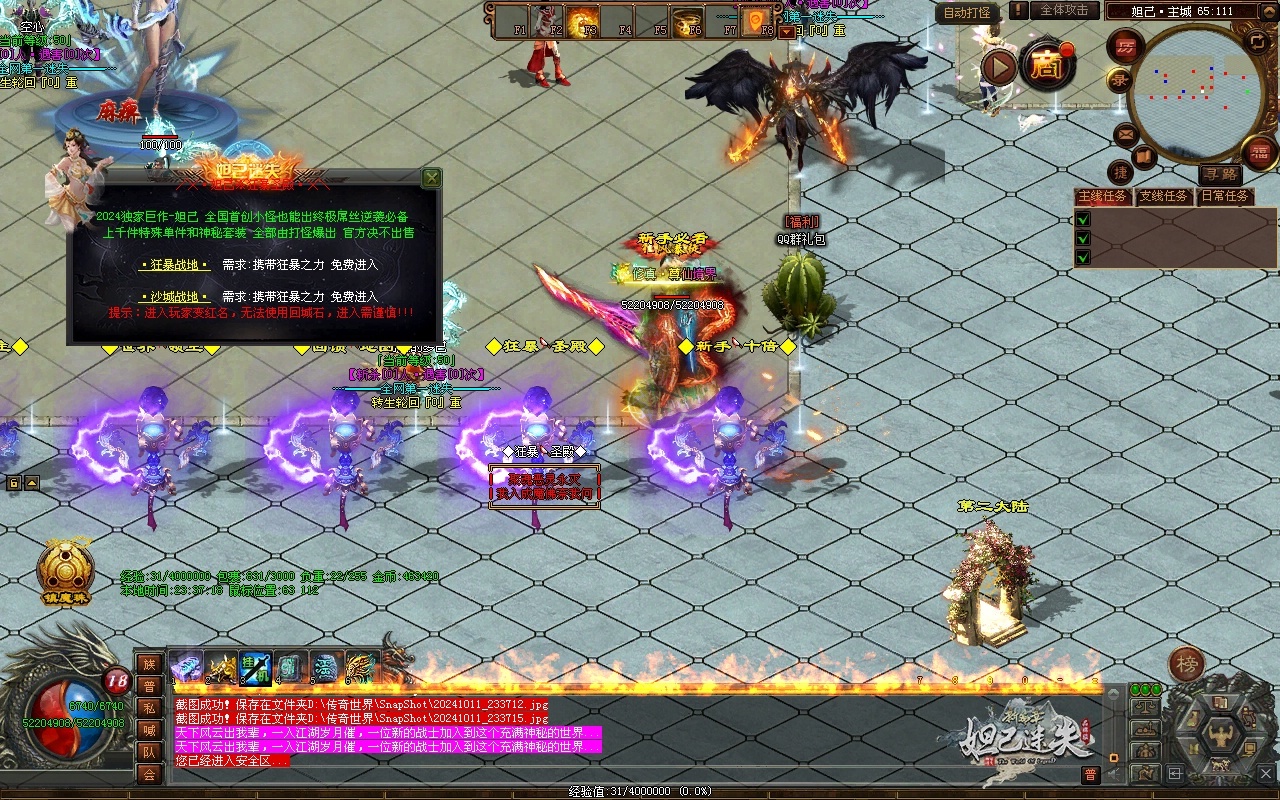Image resolution: width=1280 pixels, height=800 pixels.
Task: Enable 自动打怪 auto-fight button
Action: 967,12
